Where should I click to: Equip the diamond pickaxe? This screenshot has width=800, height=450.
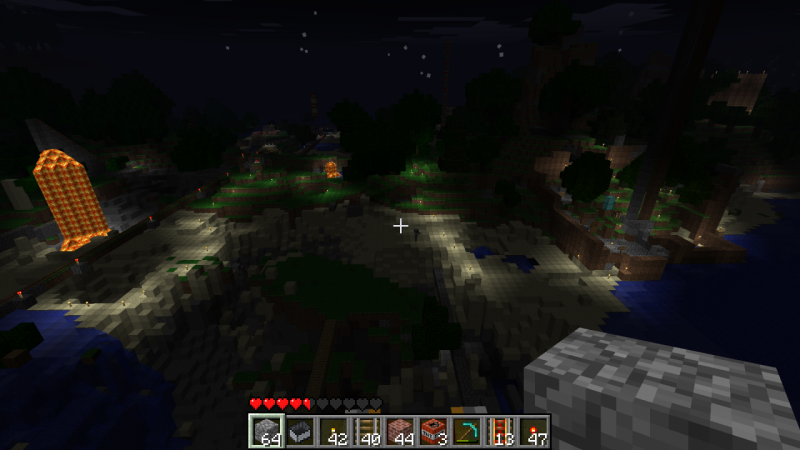[x=467, y=432]
